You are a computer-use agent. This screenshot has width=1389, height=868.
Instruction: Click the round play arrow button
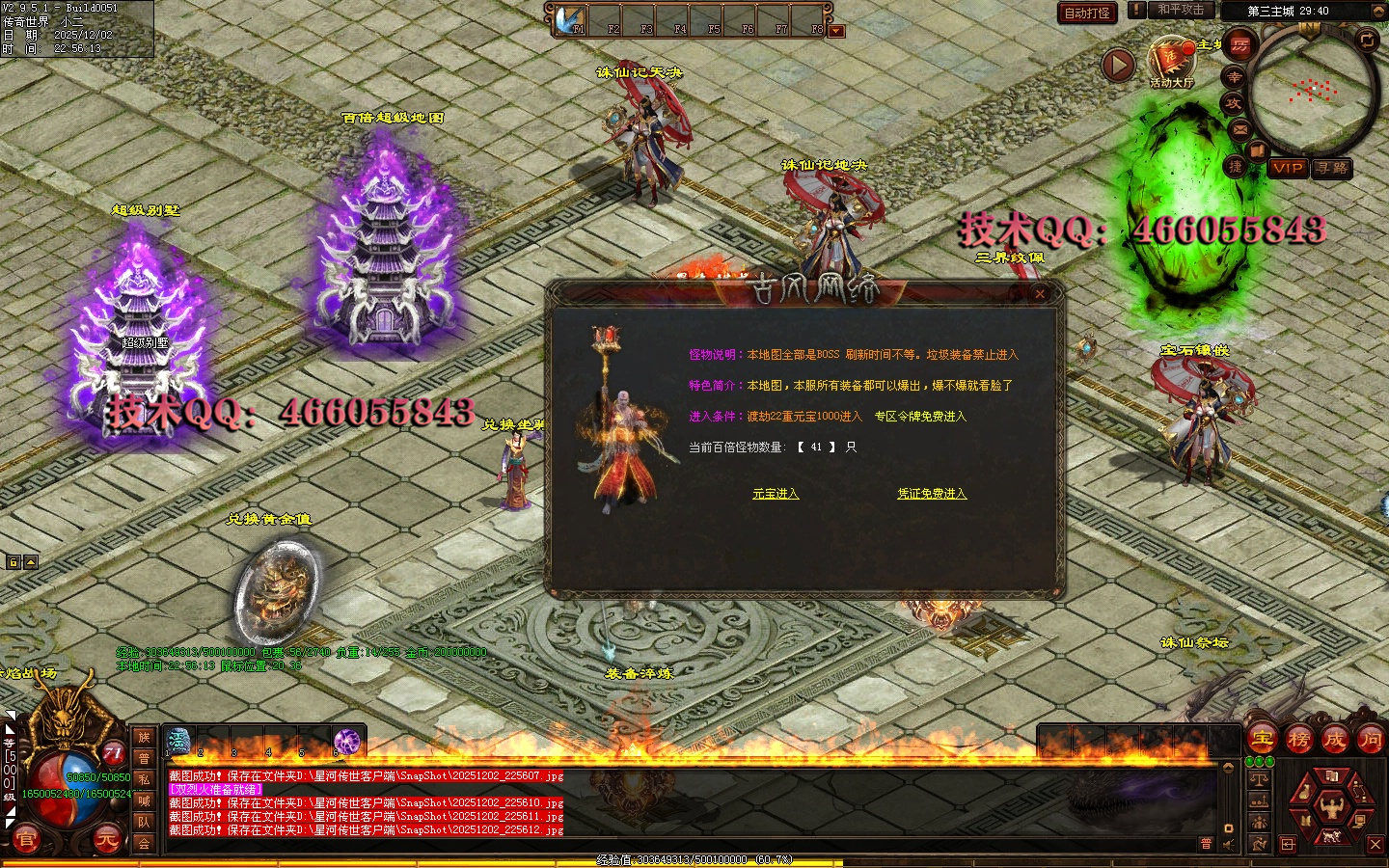[1119, 66]
